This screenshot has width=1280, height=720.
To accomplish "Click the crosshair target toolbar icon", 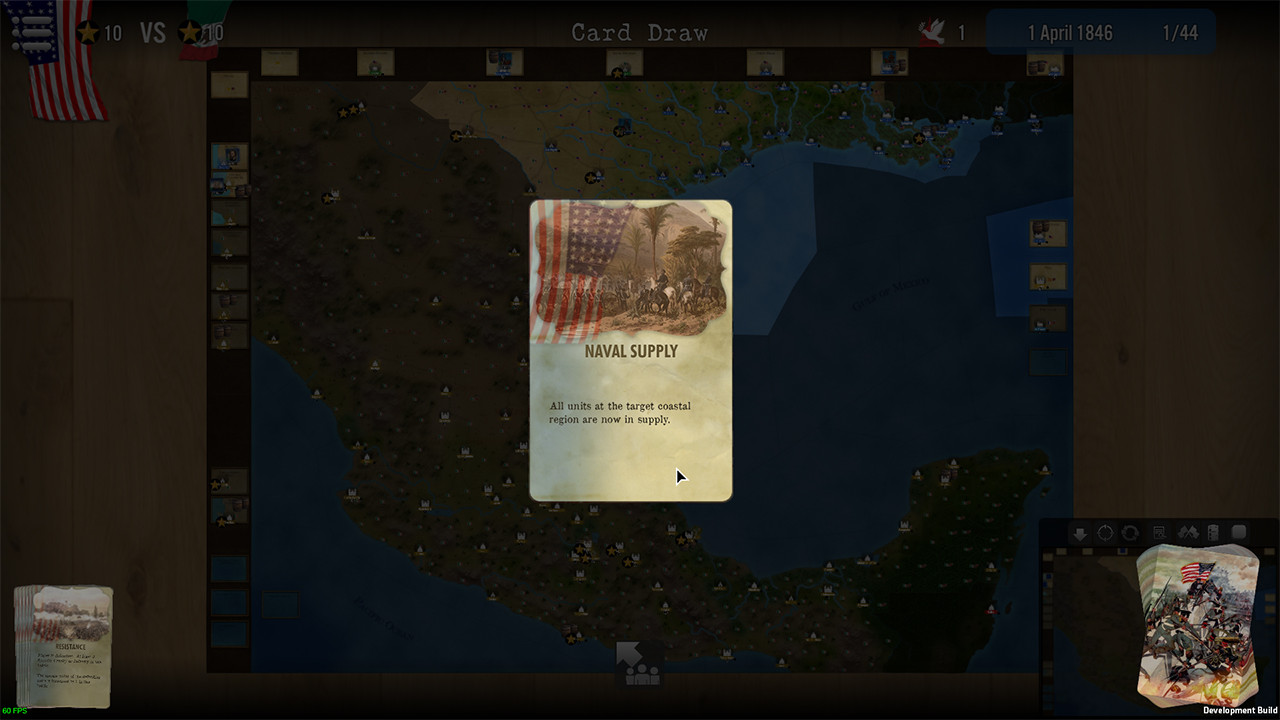I will [1105, 533].
